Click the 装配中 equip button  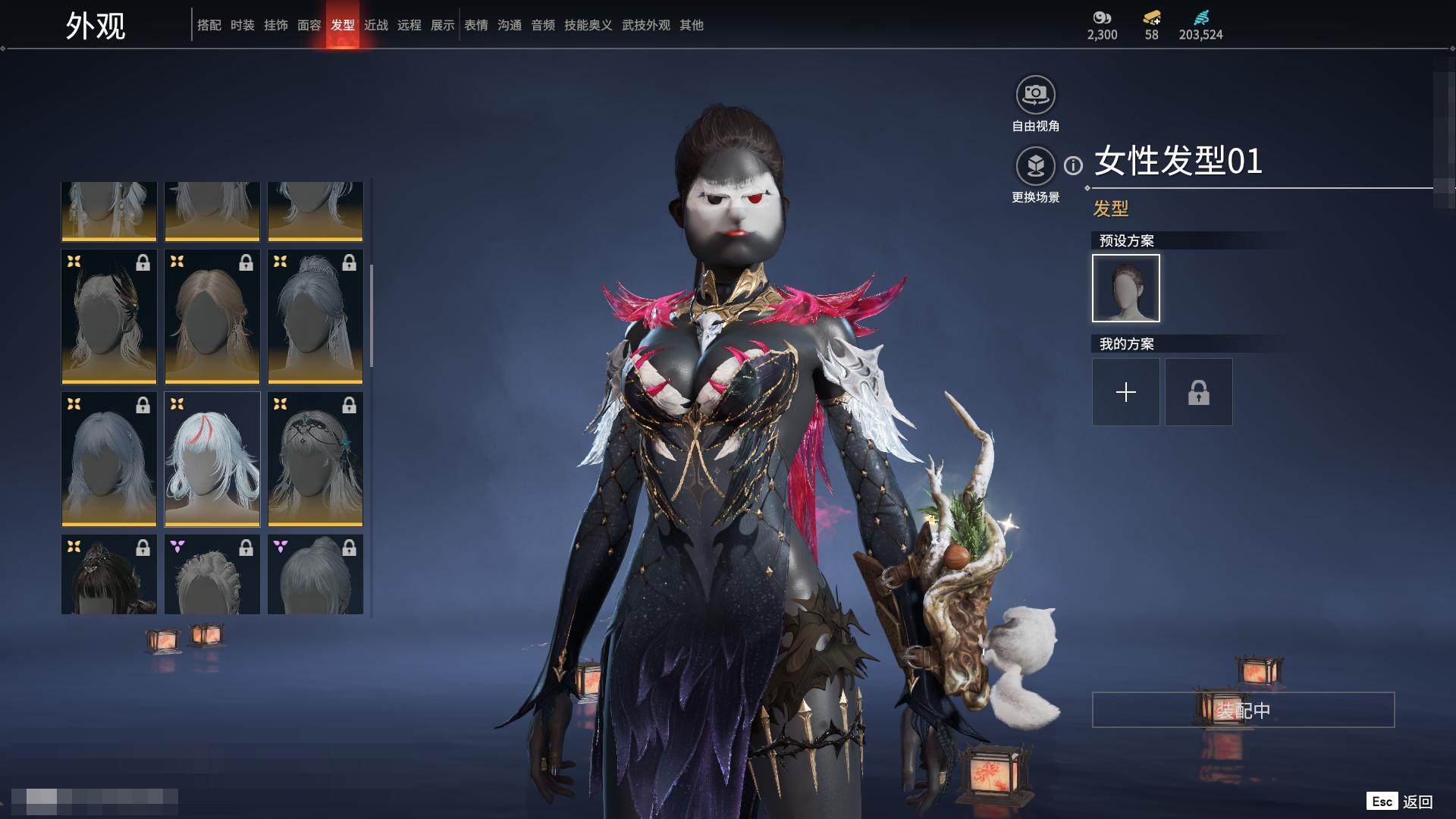tap(1243, 710)
